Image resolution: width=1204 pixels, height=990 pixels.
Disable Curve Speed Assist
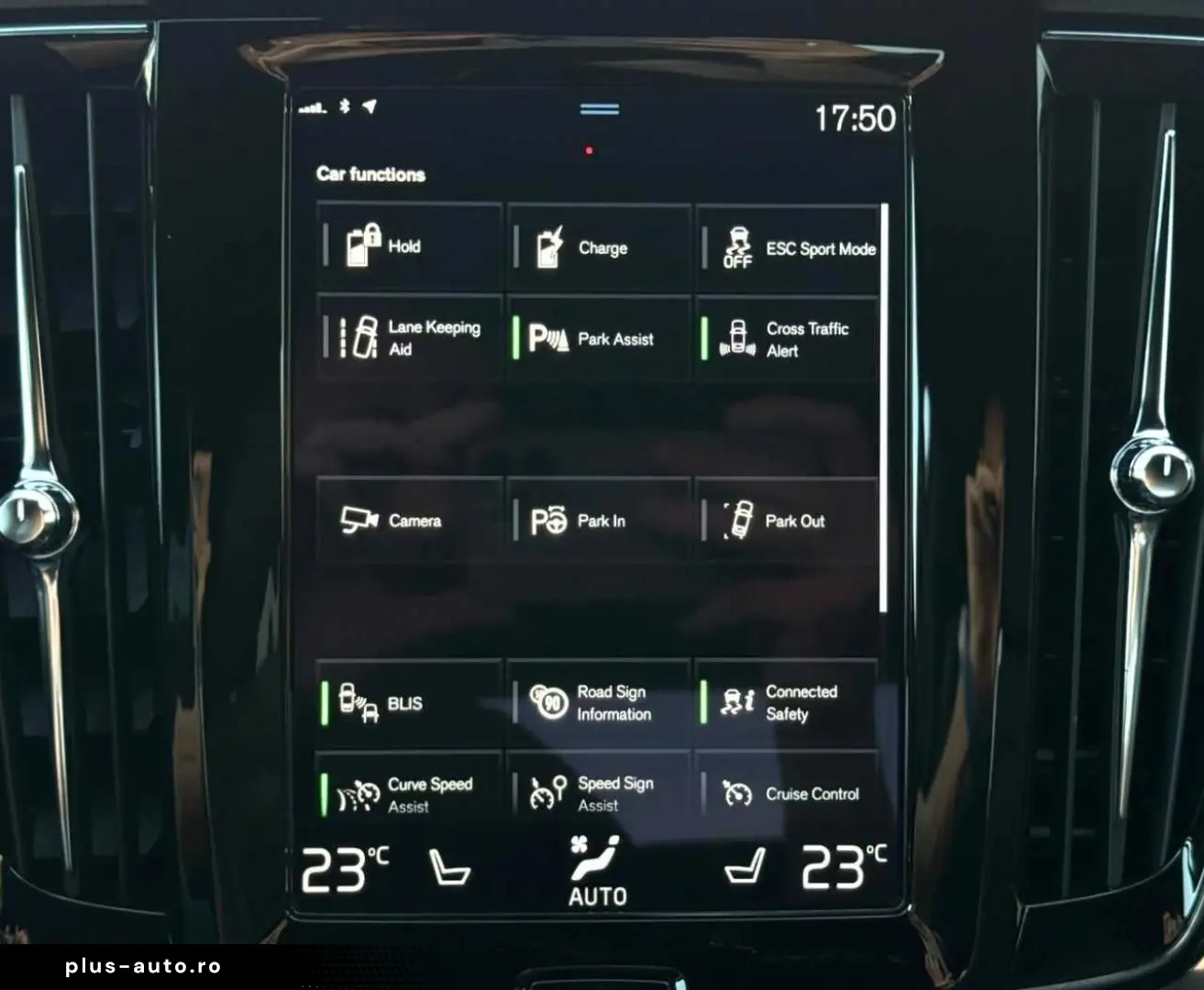[x=409, y=794]
